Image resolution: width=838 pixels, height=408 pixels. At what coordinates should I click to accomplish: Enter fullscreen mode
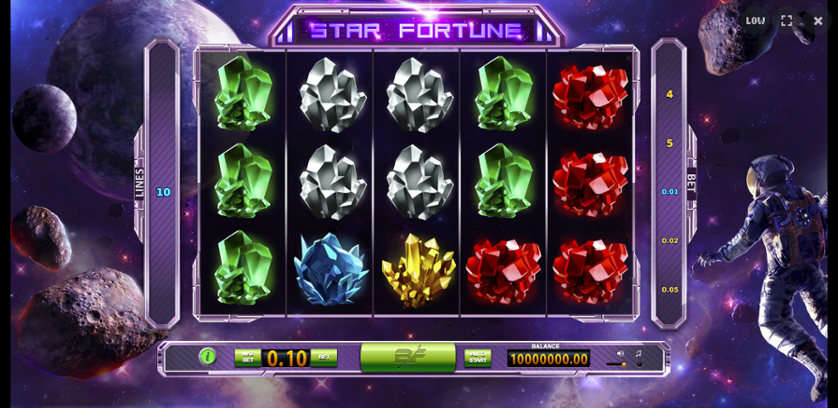[x=787, y=21]
